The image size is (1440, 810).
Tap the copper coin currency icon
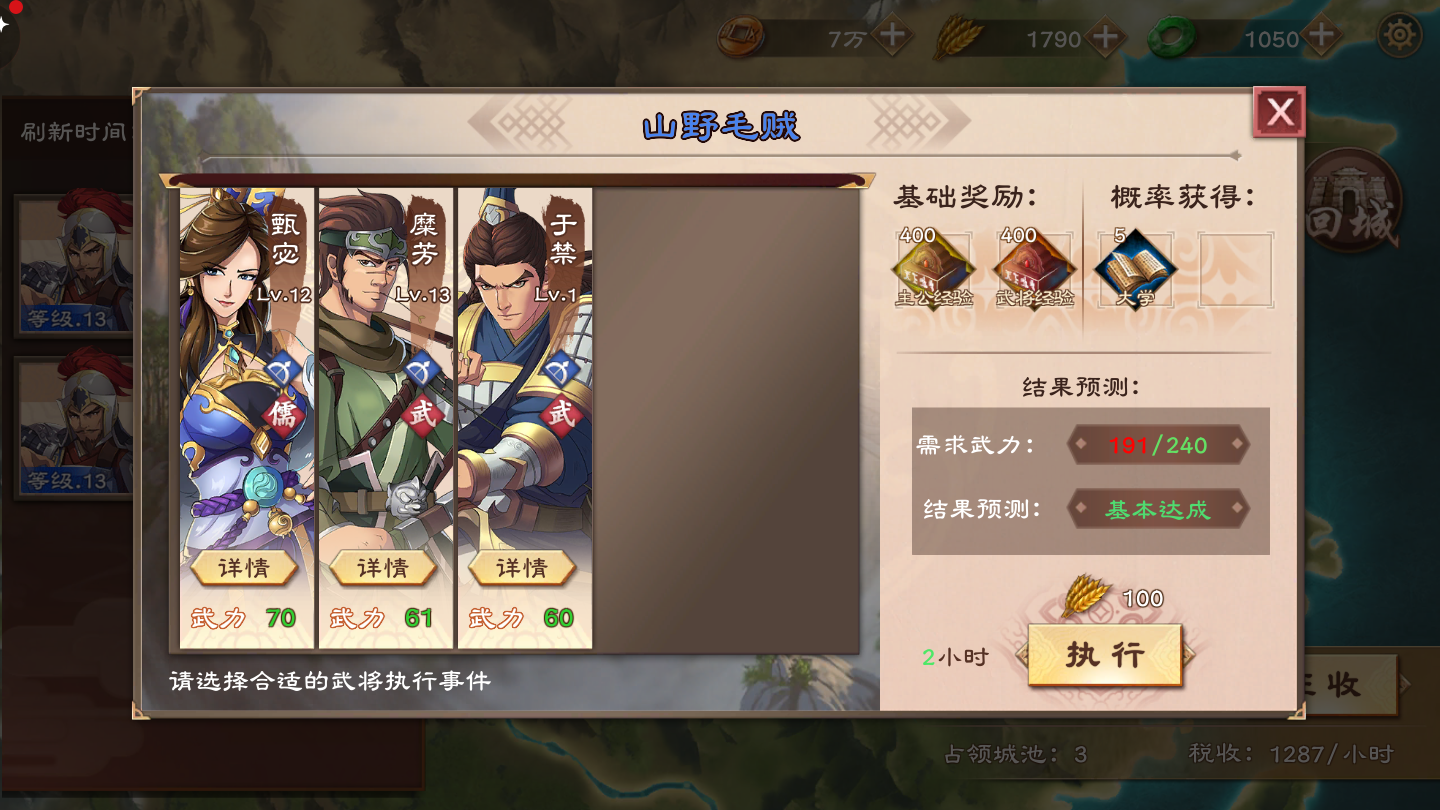click(x=740, y=38)
